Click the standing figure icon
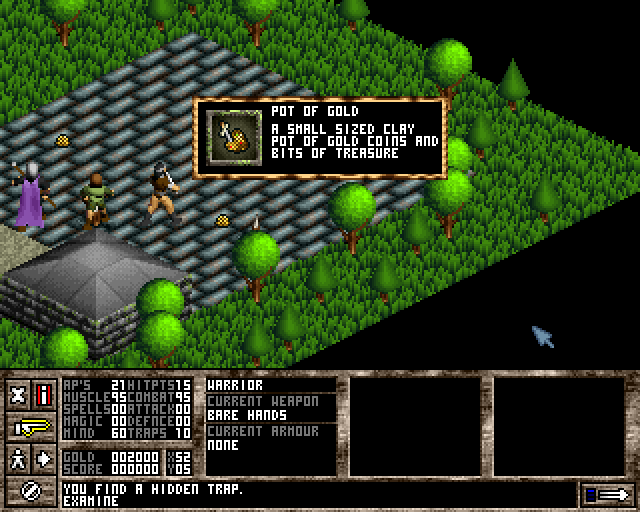The height and width of the screenshot is (512, 640). point(19,459)
